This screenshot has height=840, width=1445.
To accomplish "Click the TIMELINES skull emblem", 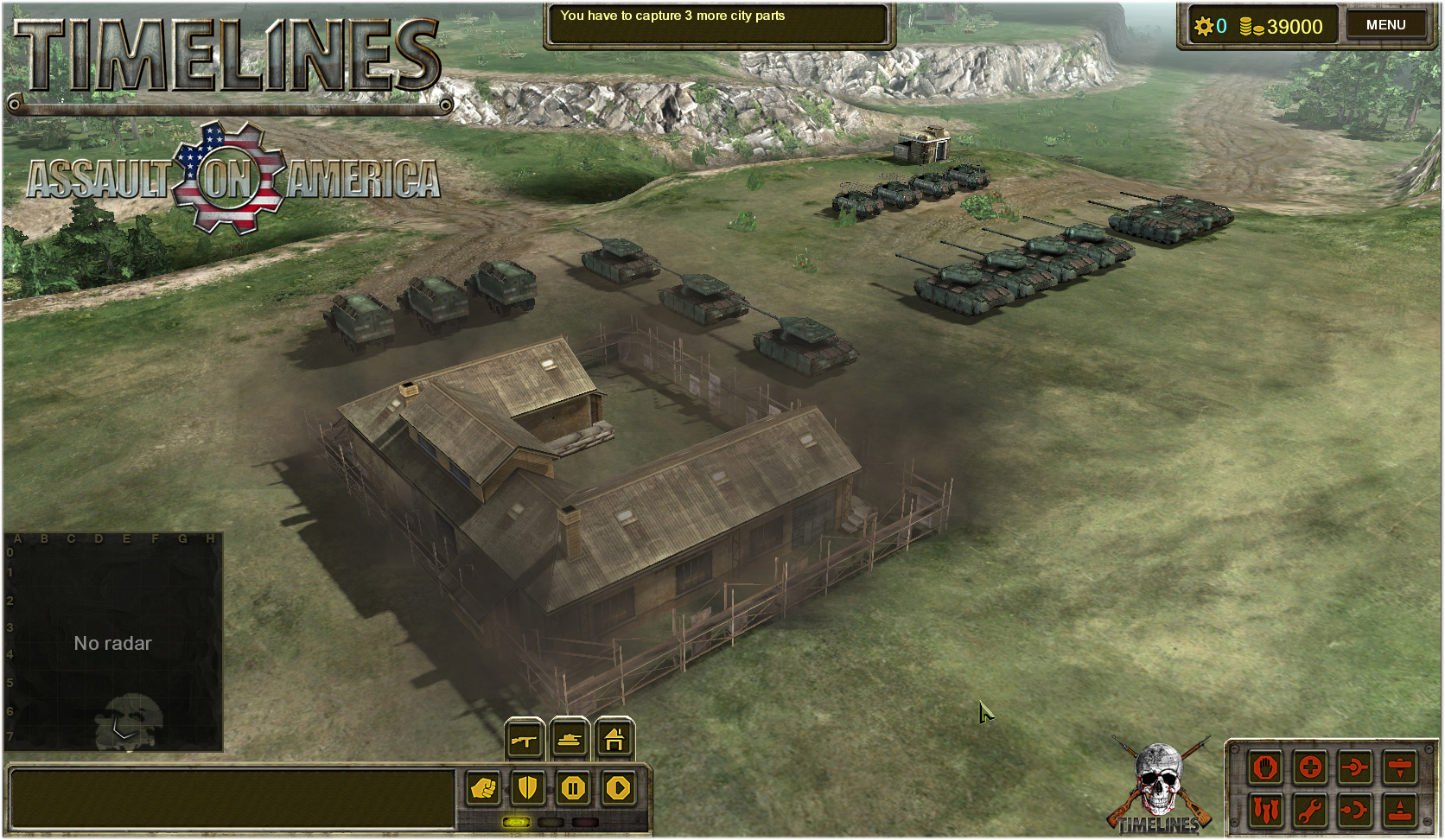I will (x=1158, y=778).
